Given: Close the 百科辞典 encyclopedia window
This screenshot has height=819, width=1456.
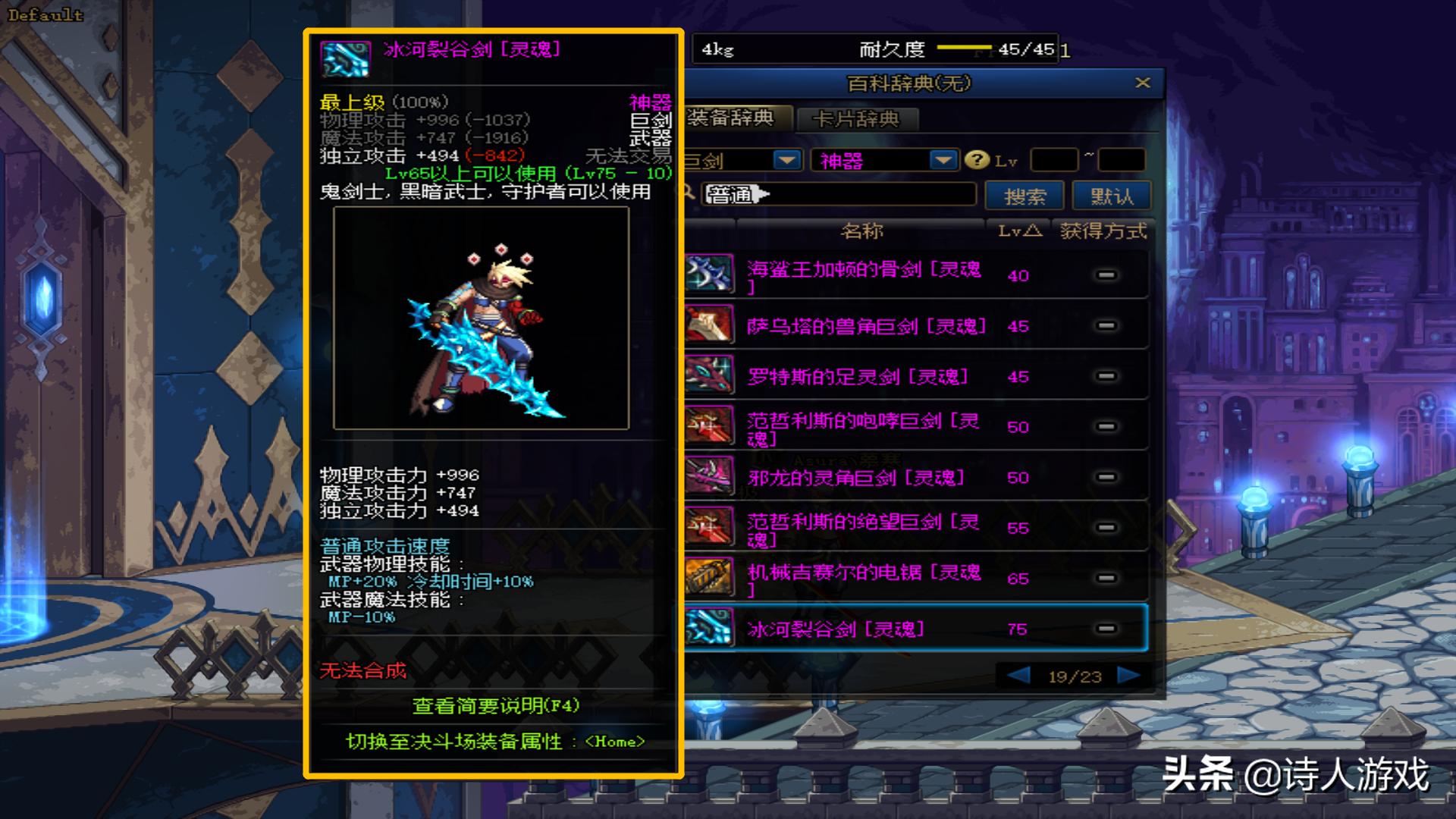Looking at the screenshot, I should (x=1143, y=83).
